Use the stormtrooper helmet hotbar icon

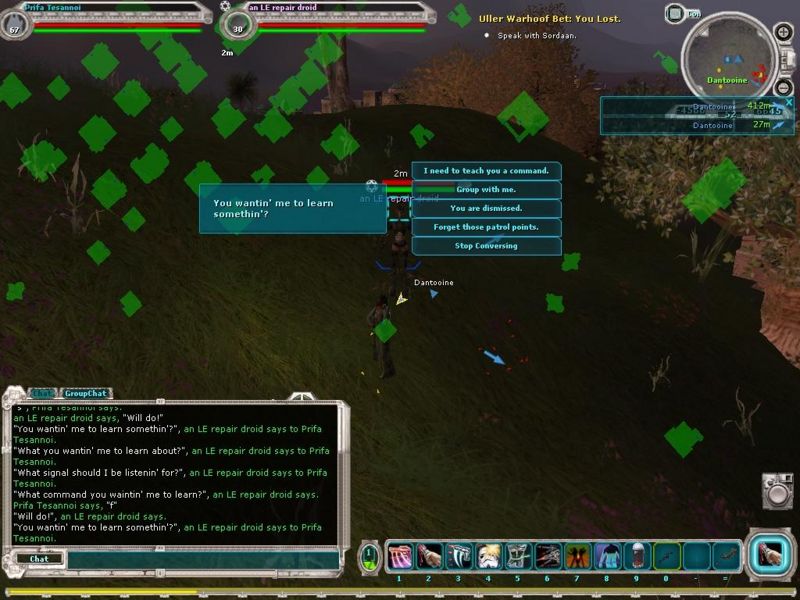(x=488, y=556)
